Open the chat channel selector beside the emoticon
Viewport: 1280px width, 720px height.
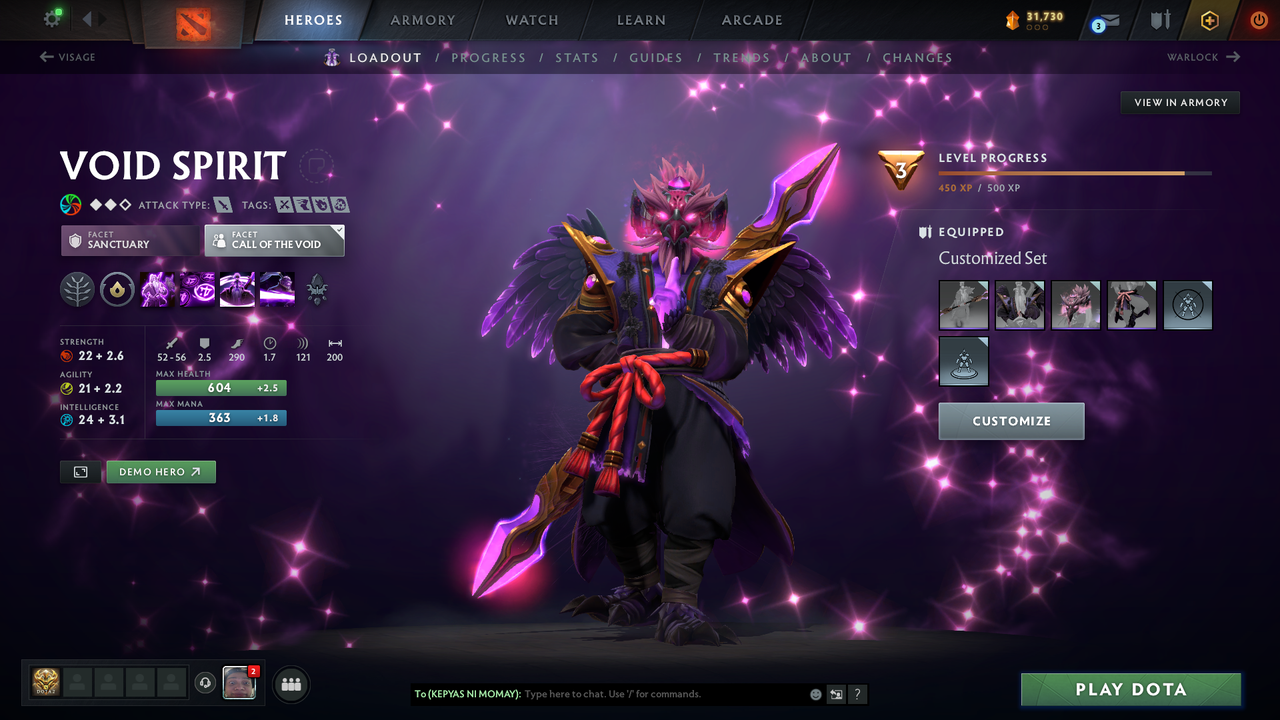[x=835, y=694]
